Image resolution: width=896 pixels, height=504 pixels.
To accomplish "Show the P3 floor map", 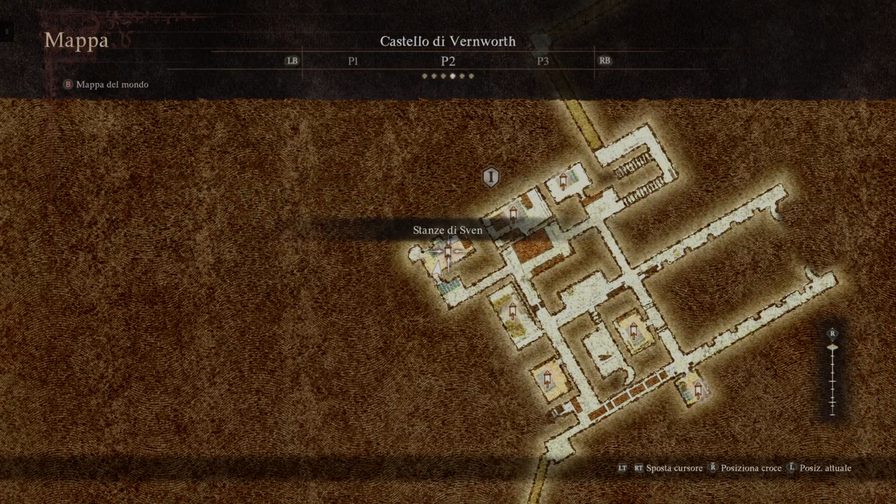I will click(x=543, y=61).
